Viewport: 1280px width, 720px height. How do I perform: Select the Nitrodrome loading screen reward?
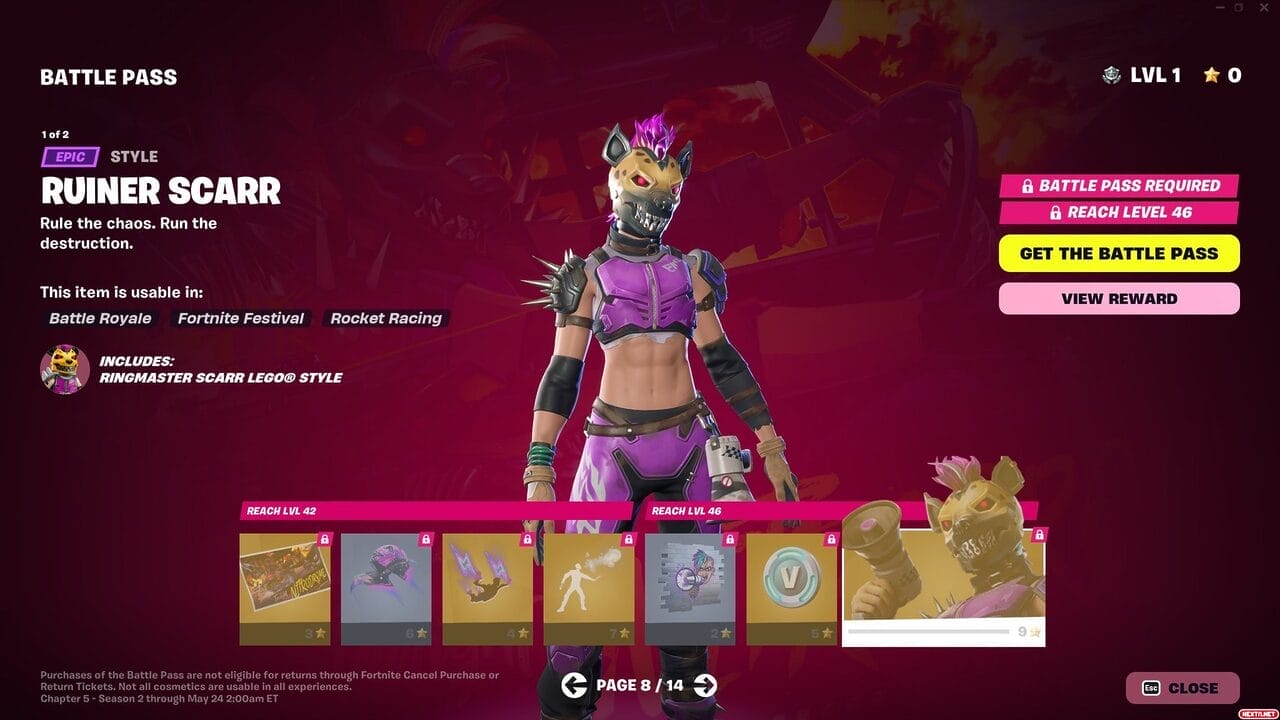[x=285, y=588]
